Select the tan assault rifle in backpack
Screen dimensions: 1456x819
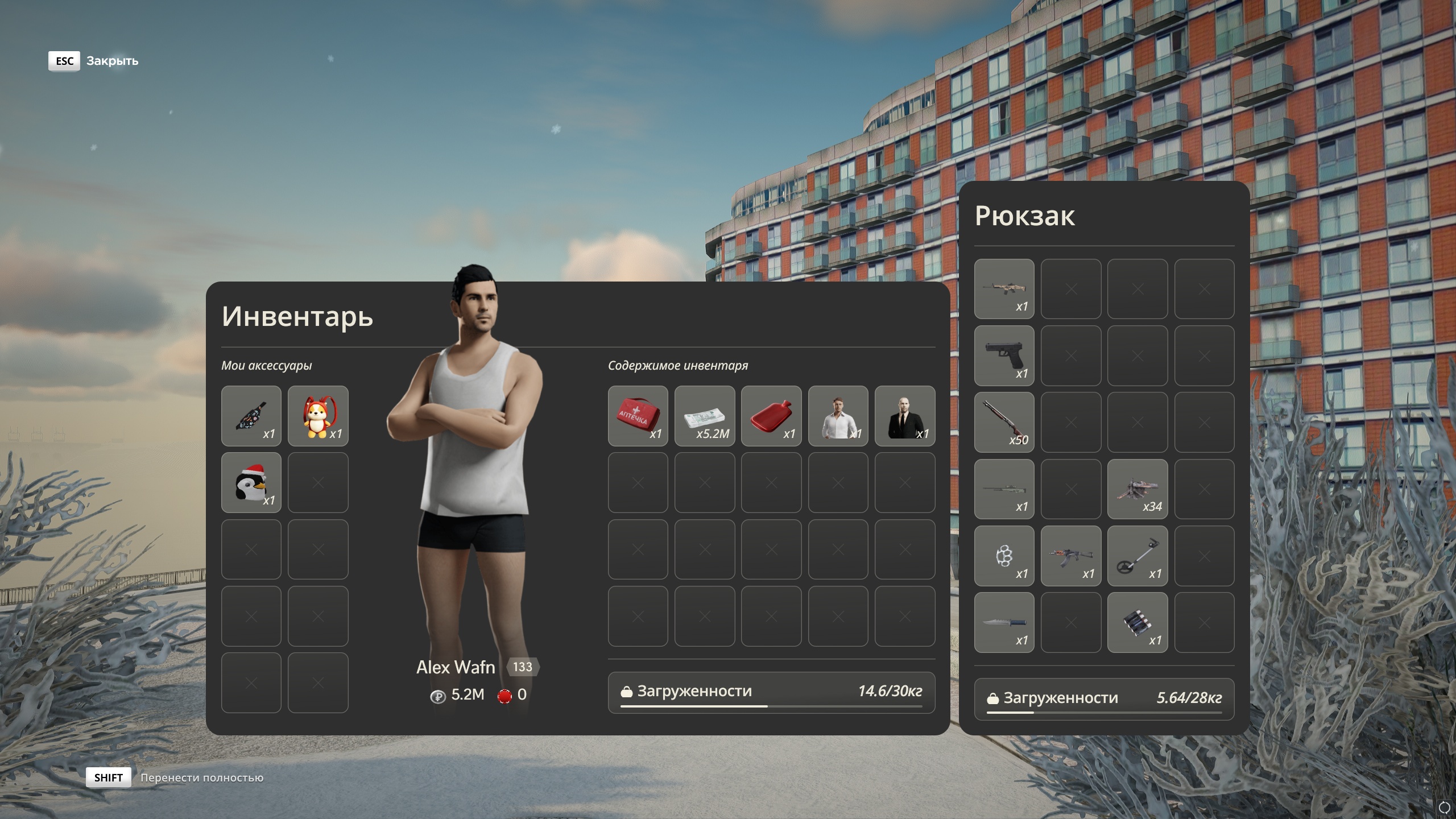1004,289
